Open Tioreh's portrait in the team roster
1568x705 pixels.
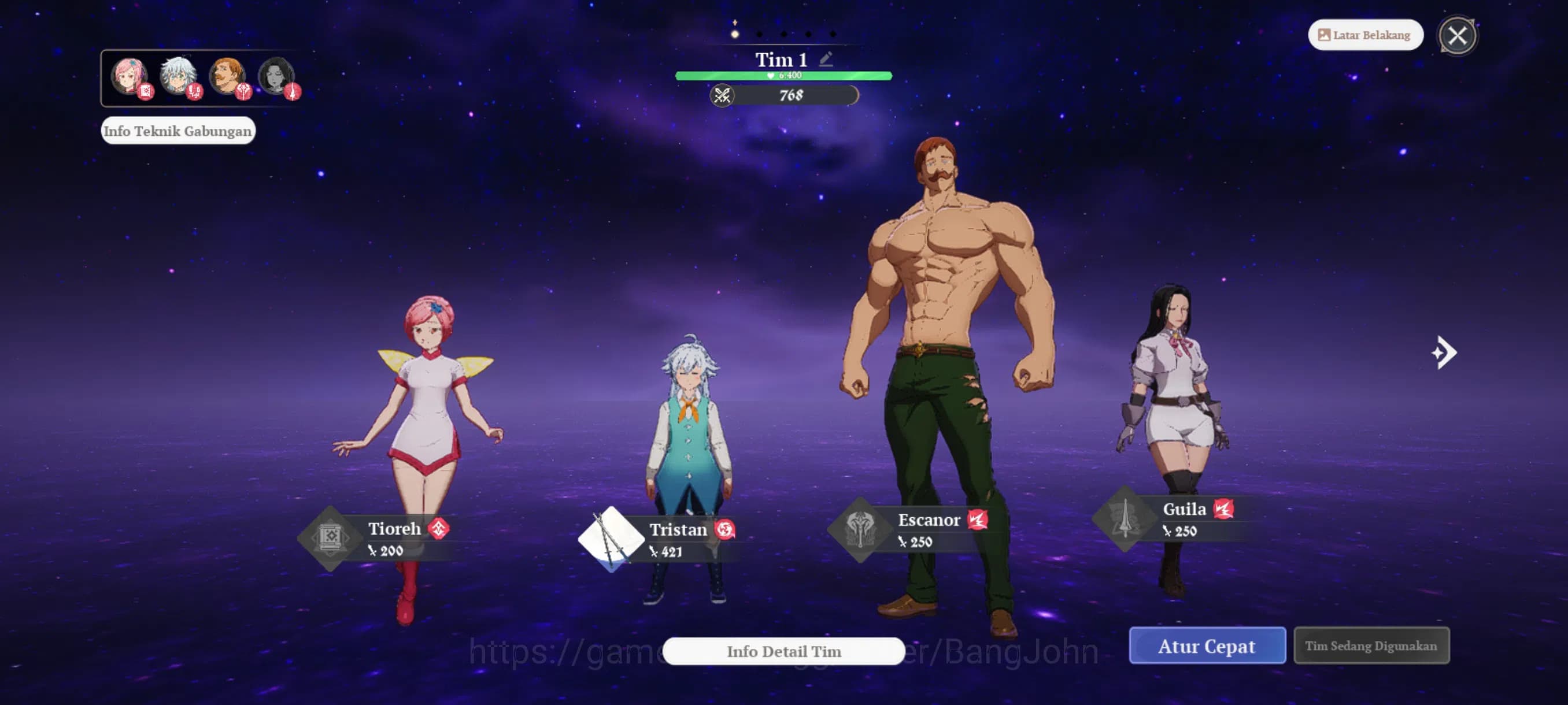click(129, 76)
